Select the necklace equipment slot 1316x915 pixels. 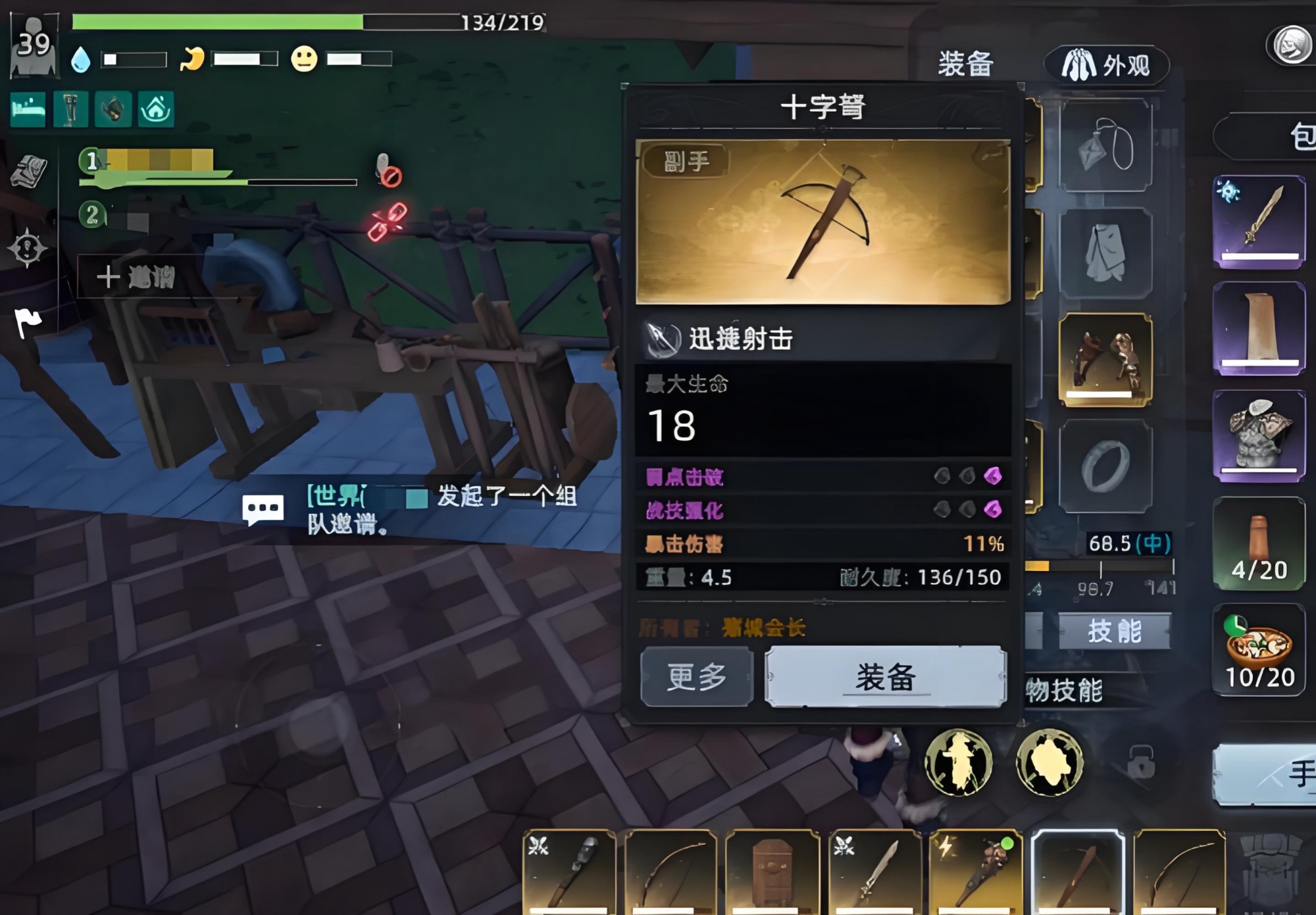1105,145
